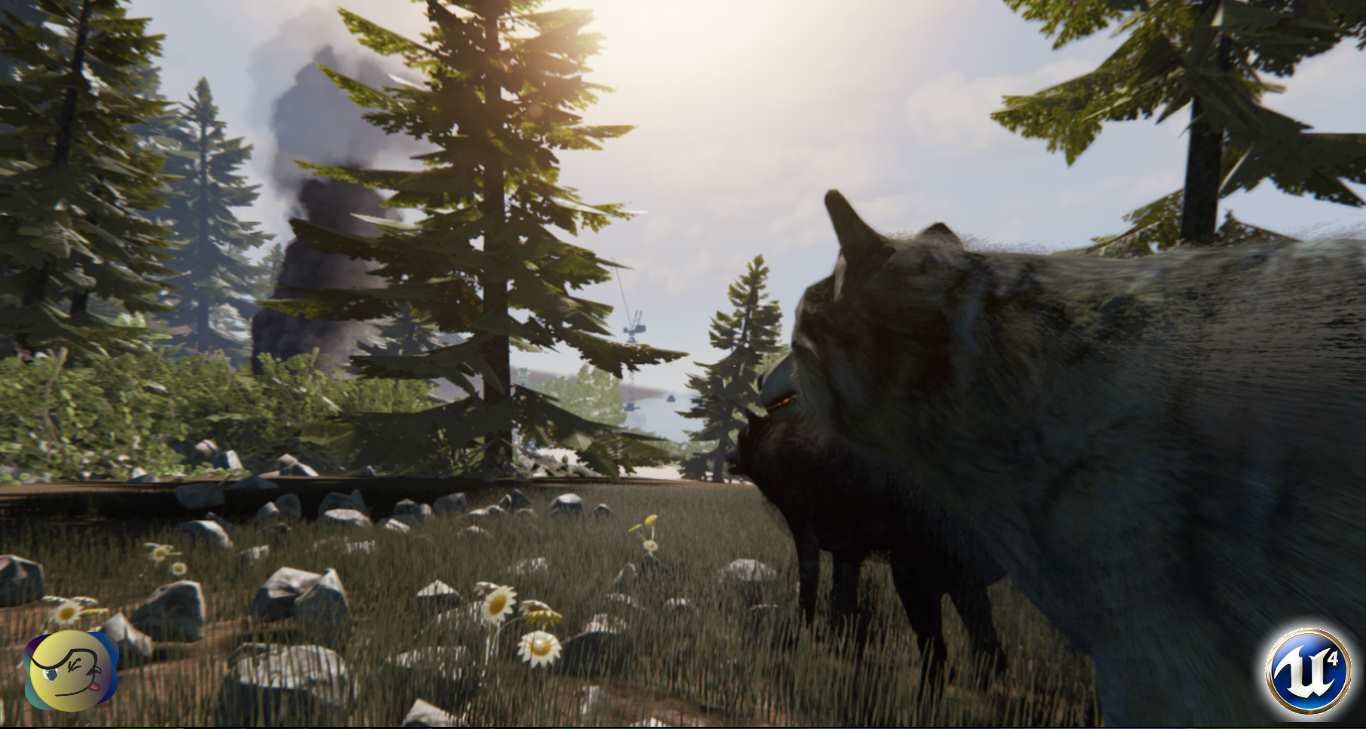The image size is (1366, 729).
Task: Click the Unreal Engine 4 logo
Action: [1307, 670]
